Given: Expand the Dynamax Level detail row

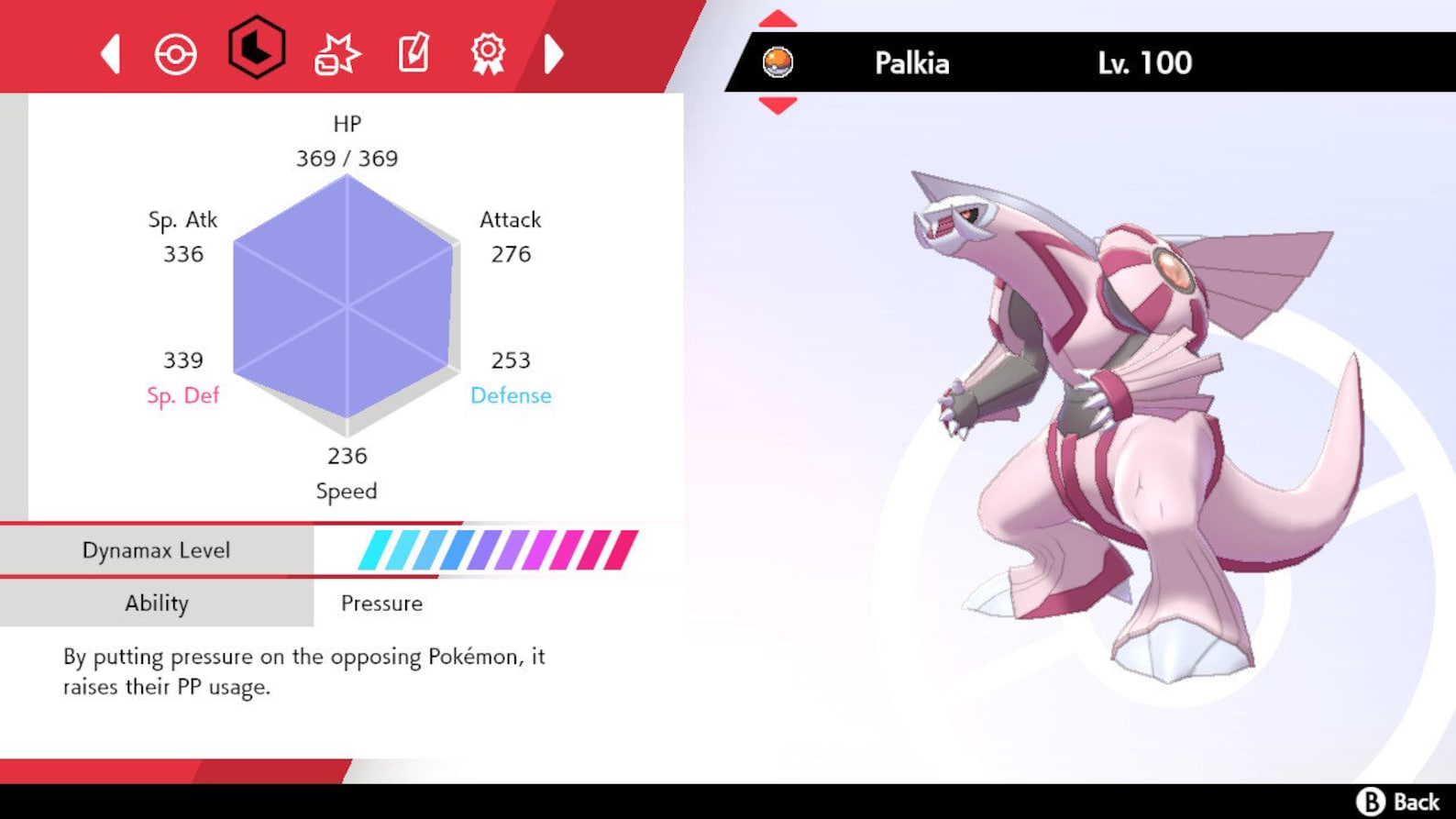Looking at the screenshot, I should tap(157, 549).
